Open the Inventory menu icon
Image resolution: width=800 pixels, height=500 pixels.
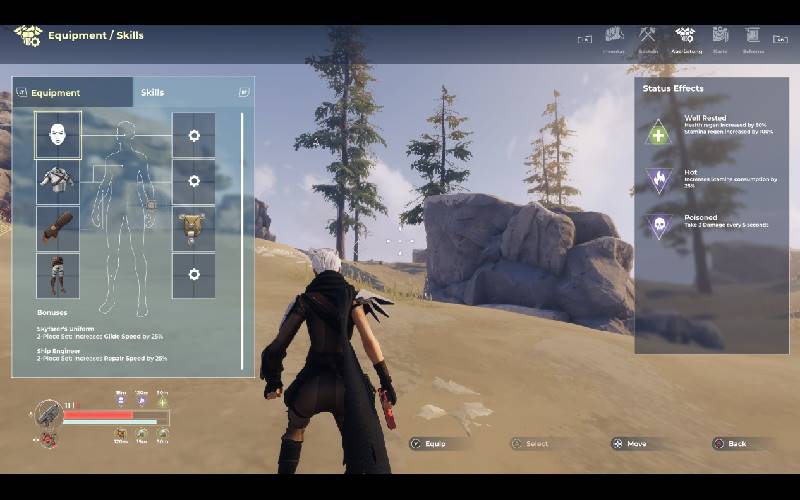614,36
